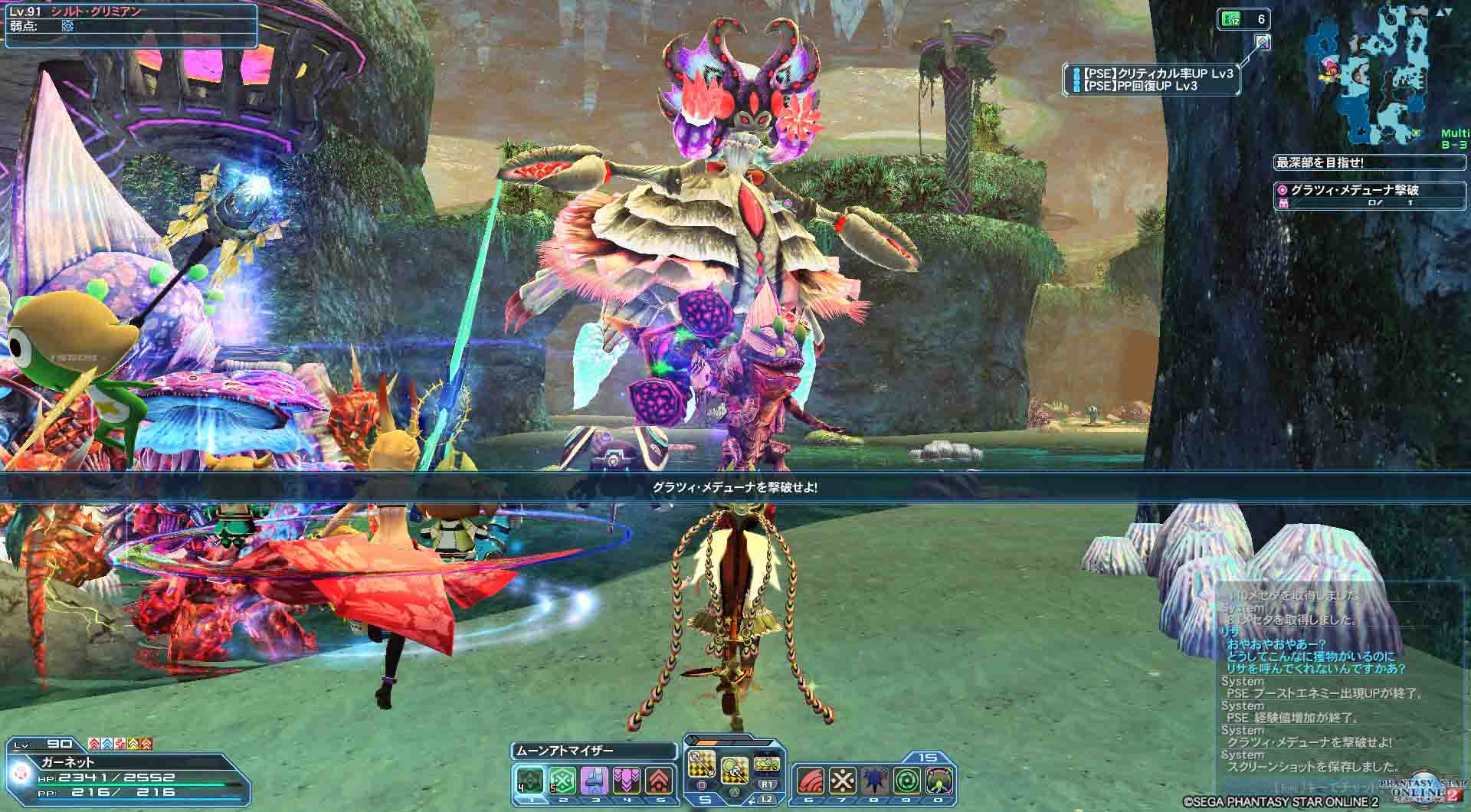Click the 最深部を目指せ! quest objective banner
This screenshot has width=1471, height=812.
pyautogui.click(x=1319, y=162)
